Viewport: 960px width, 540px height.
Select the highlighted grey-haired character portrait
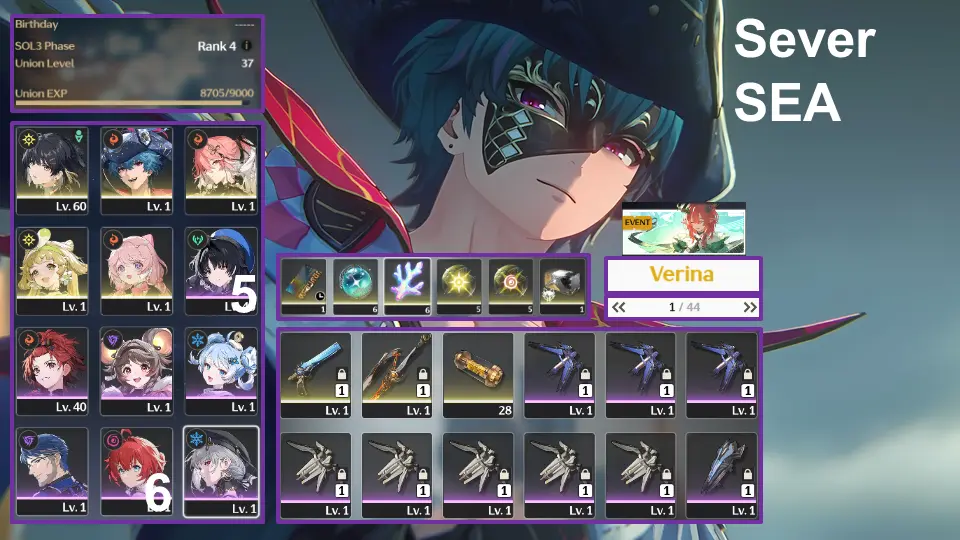221,470
